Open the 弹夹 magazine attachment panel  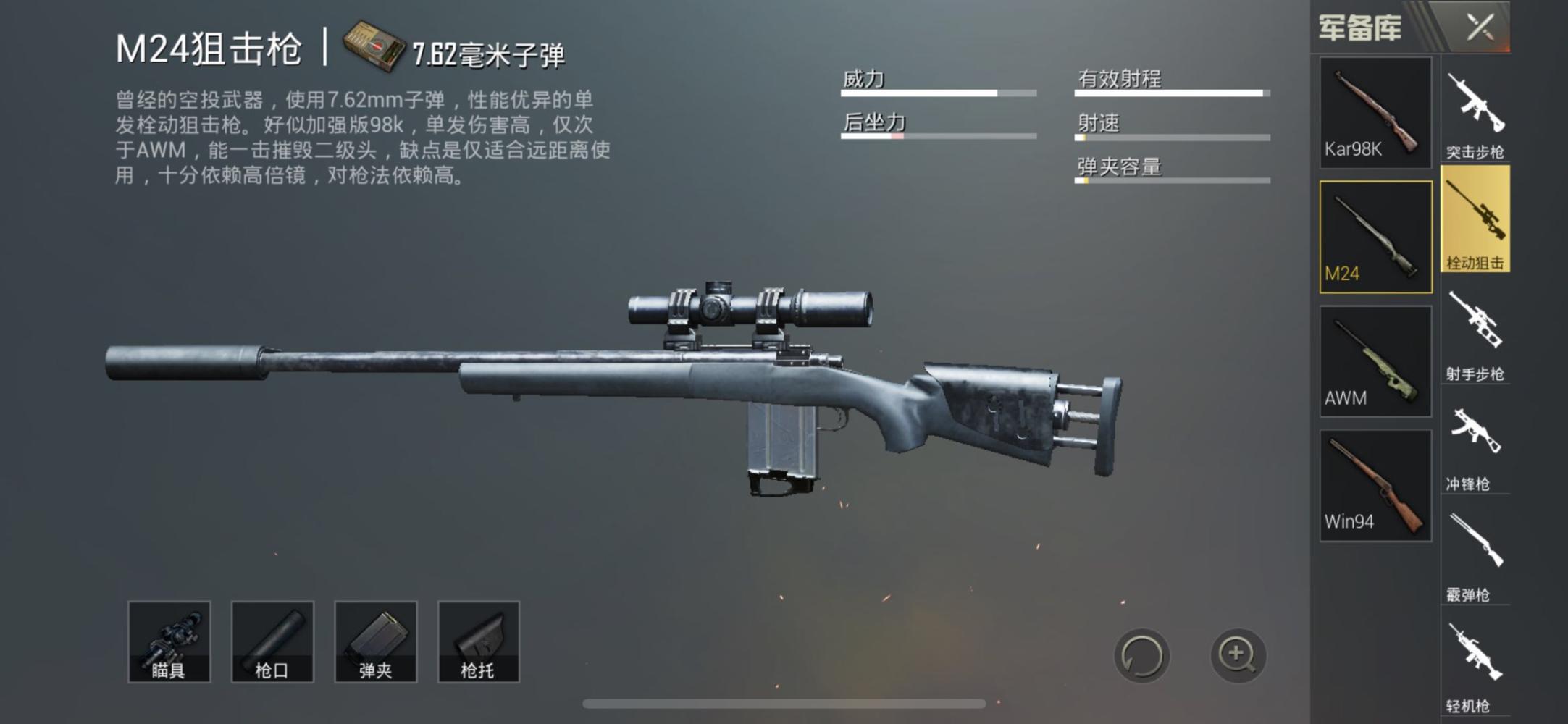pos(375,643)
